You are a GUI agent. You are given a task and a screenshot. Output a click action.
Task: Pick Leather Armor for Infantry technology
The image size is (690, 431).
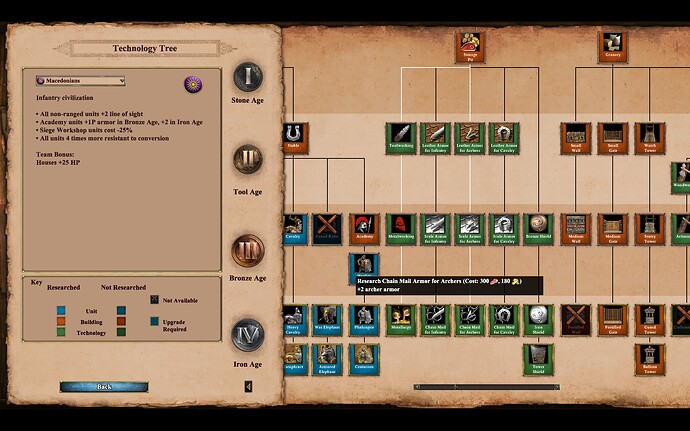(435, 137)
